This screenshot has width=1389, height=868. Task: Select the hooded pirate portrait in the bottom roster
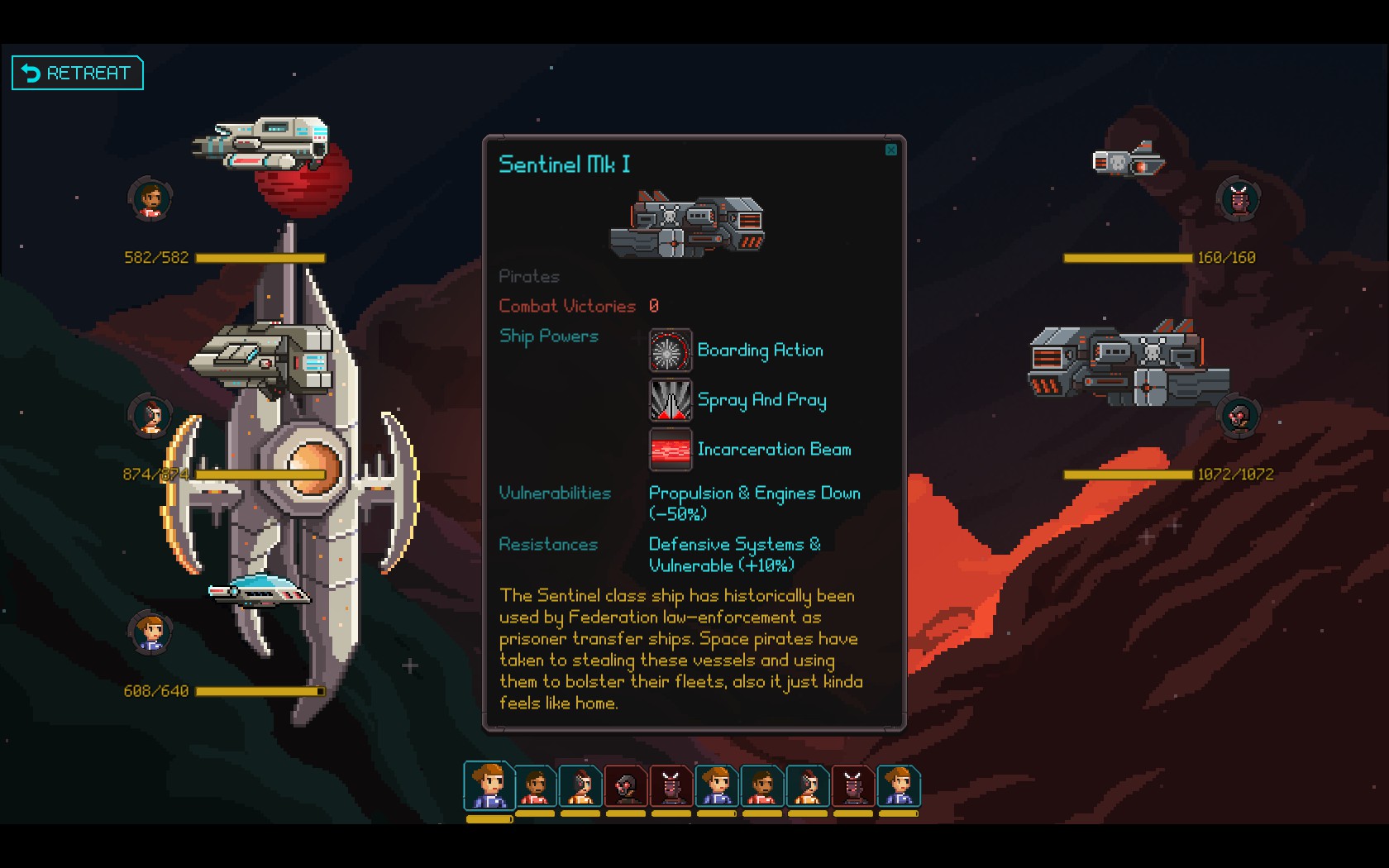[x=627, y=787]
